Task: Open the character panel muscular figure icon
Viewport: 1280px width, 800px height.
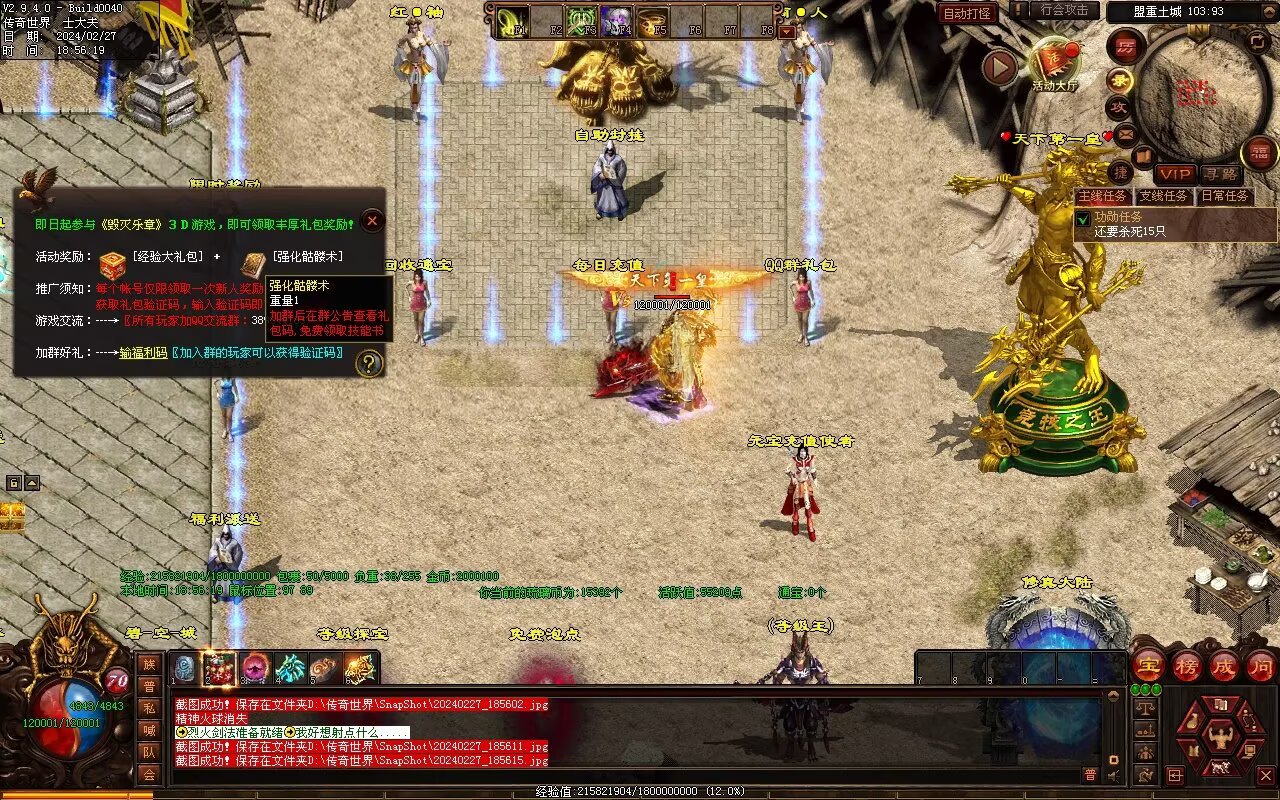Action: [1219, 737]
